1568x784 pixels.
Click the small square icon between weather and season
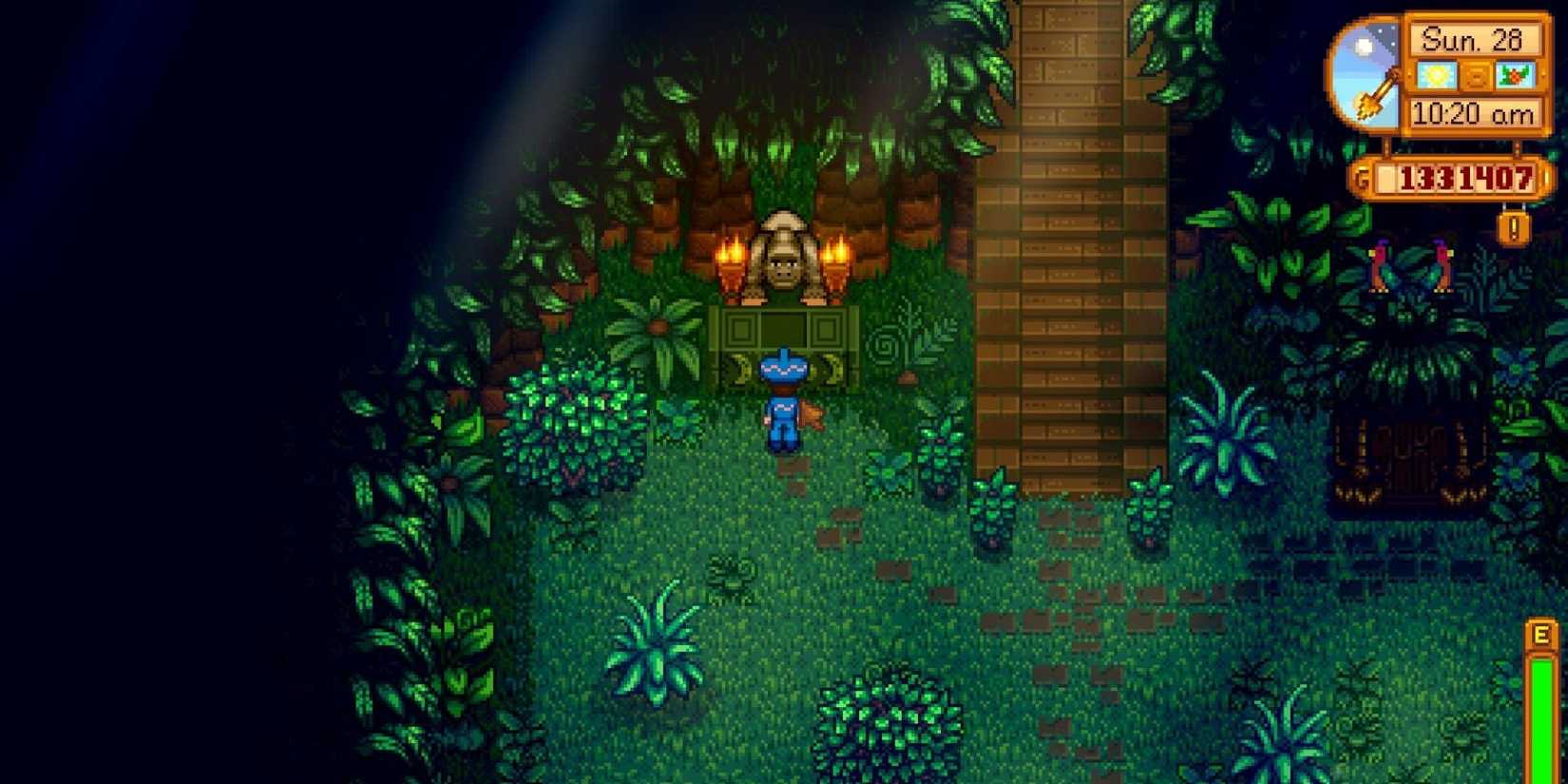(x=1477, y=76)
